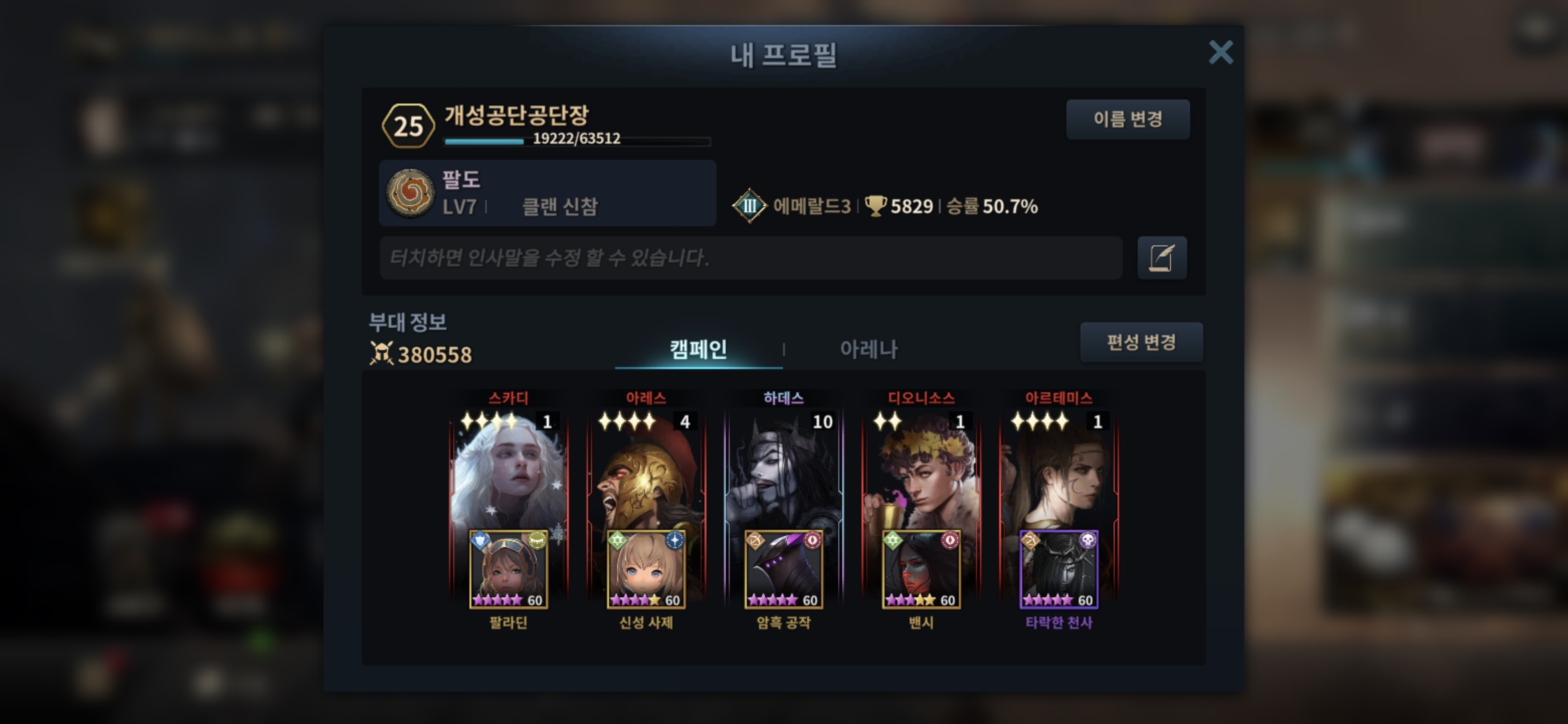This screenshot has height=724, width=1568.
Task: Select the 스카디 hero card
Action: click(509, 469)
